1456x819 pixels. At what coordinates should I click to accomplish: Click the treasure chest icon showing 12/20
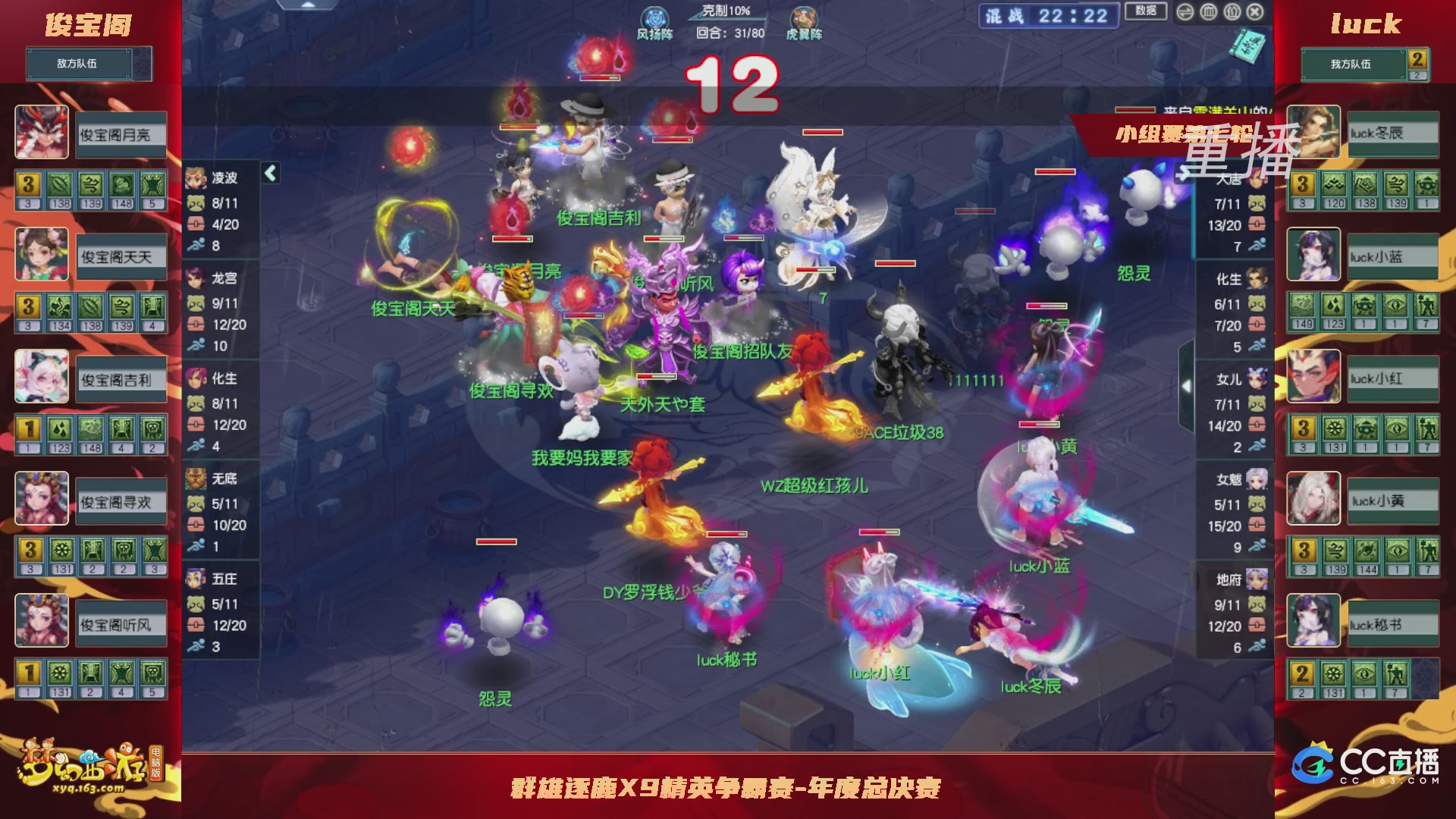[x=196, y=325]
